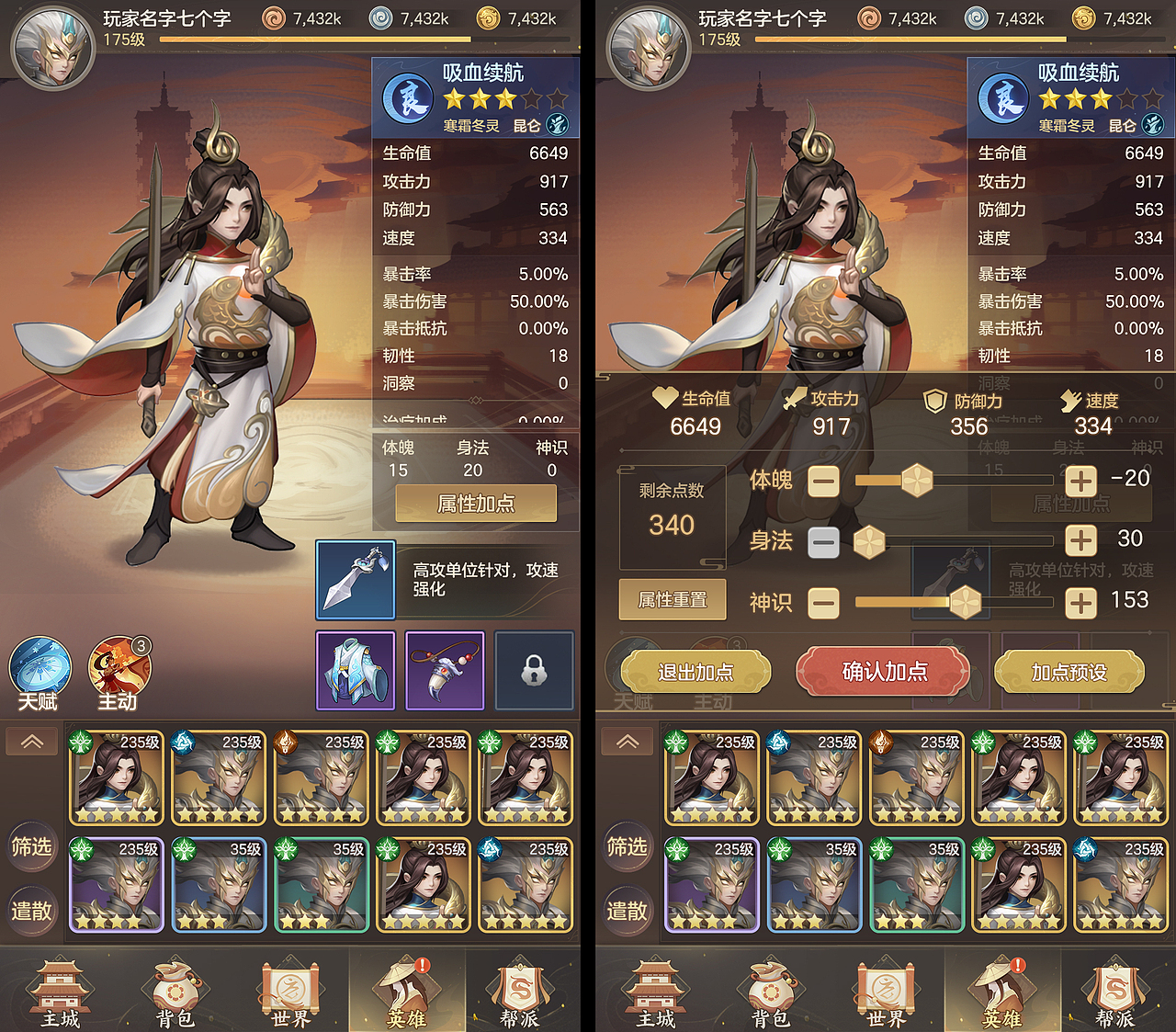Open the 背包 backpack navigation icon

(x=175, y=991)
